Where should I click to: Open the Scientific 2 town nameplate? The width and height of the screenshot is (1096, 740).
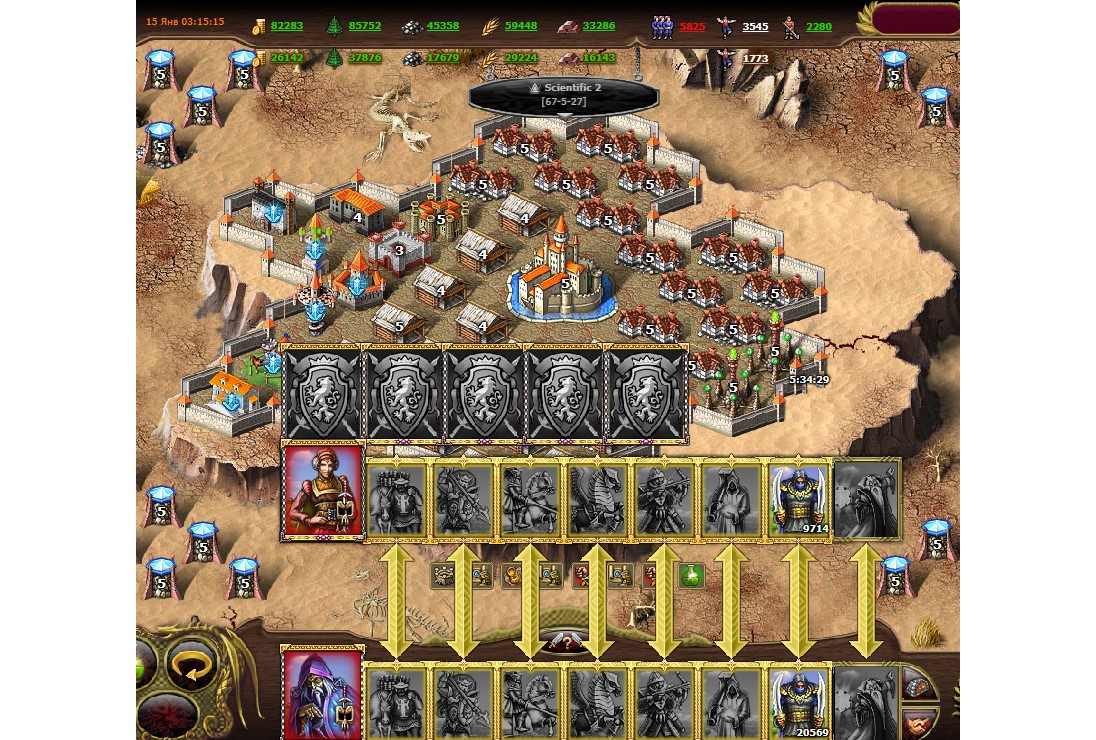[564, 95]
